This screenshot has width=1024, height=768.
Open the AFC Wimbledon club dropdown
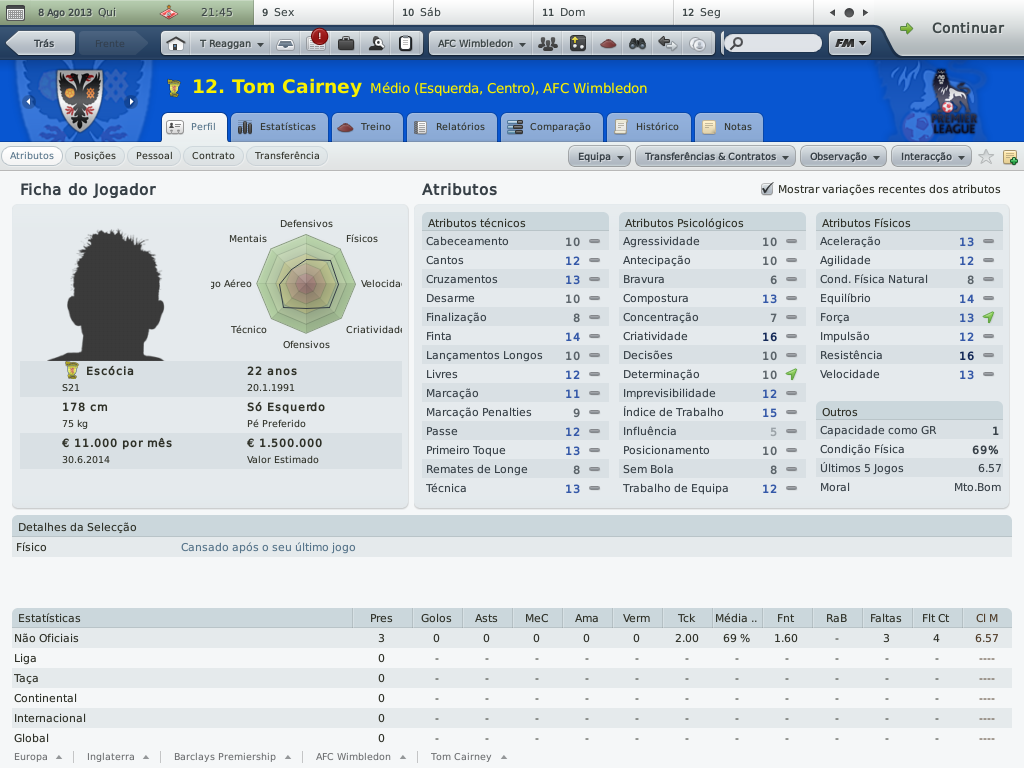pyautogui.click(x=481, y=44)
